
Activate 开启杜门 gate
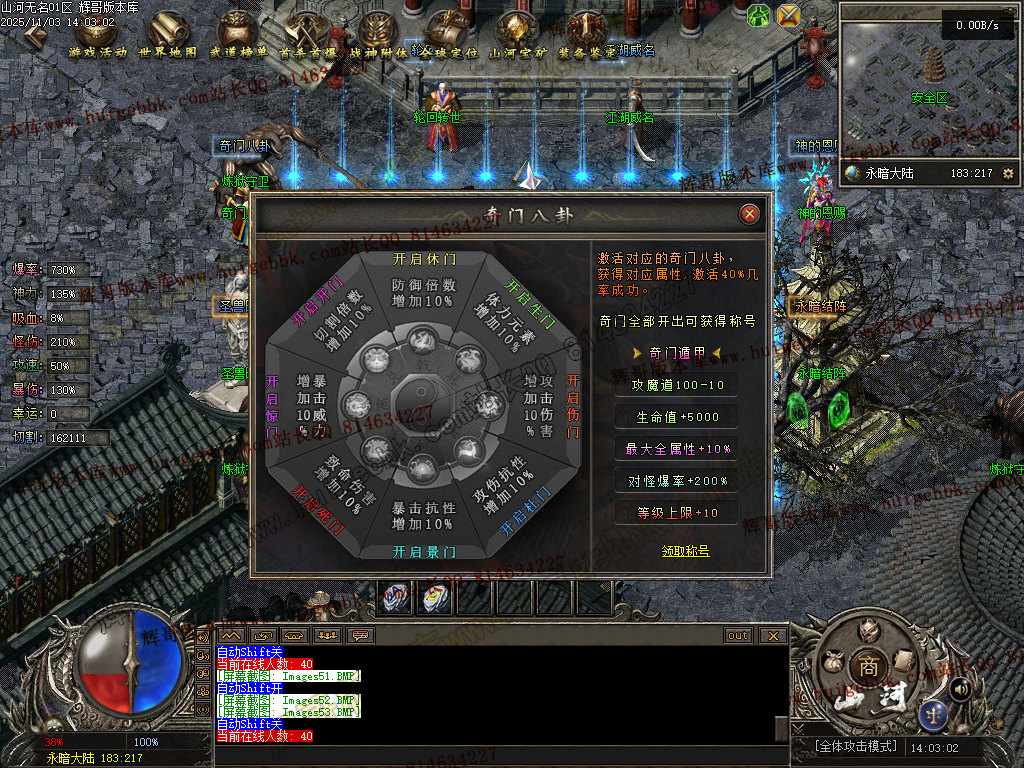click(527, 511)
